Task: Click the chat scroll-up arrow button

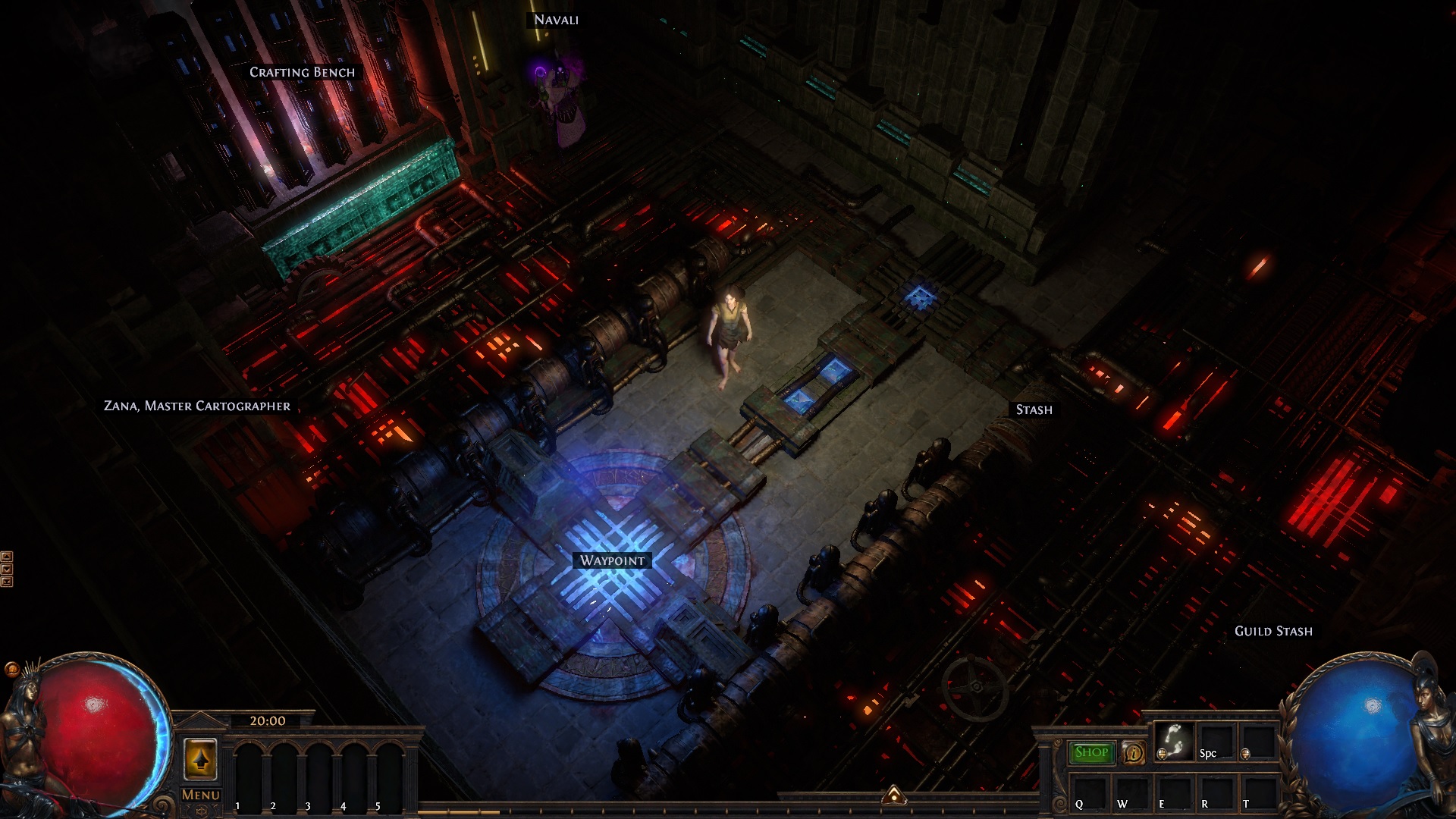Action: (x=7, y=556)
